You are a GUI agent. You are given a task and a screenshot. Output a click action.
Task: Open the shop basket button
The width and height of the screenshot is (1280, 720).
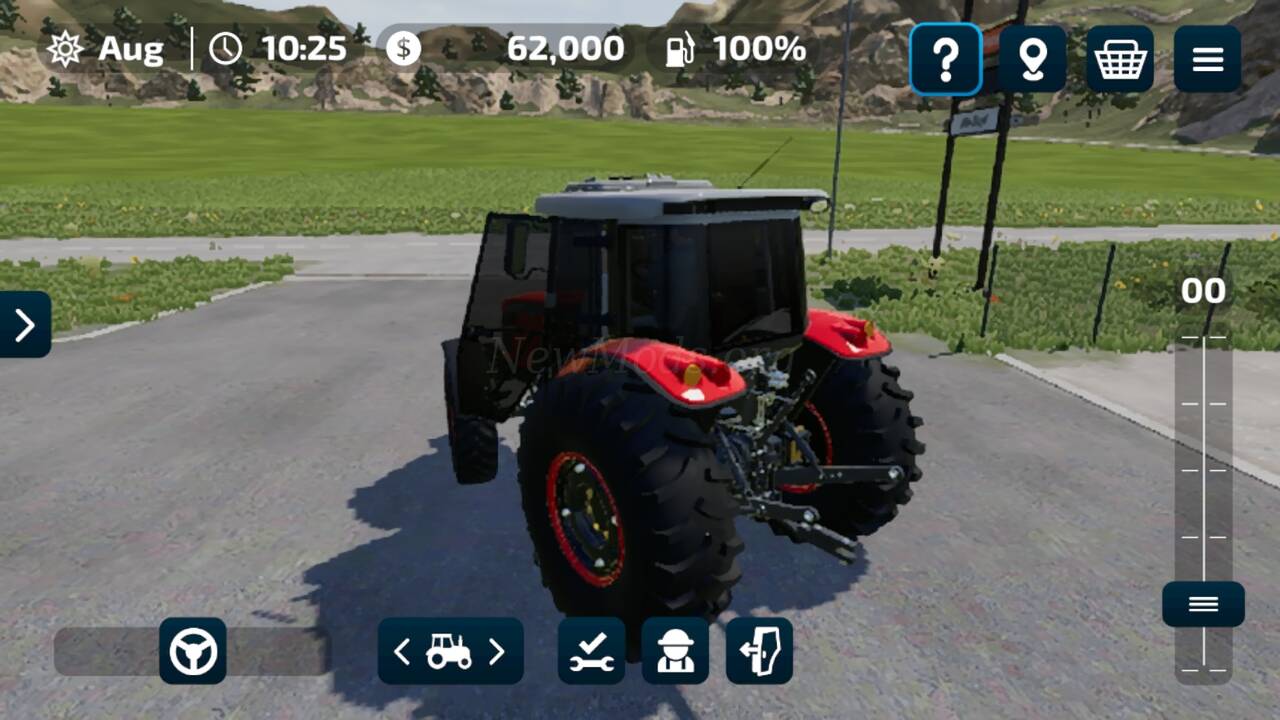pyautogui.click(x=1120, y=60)
